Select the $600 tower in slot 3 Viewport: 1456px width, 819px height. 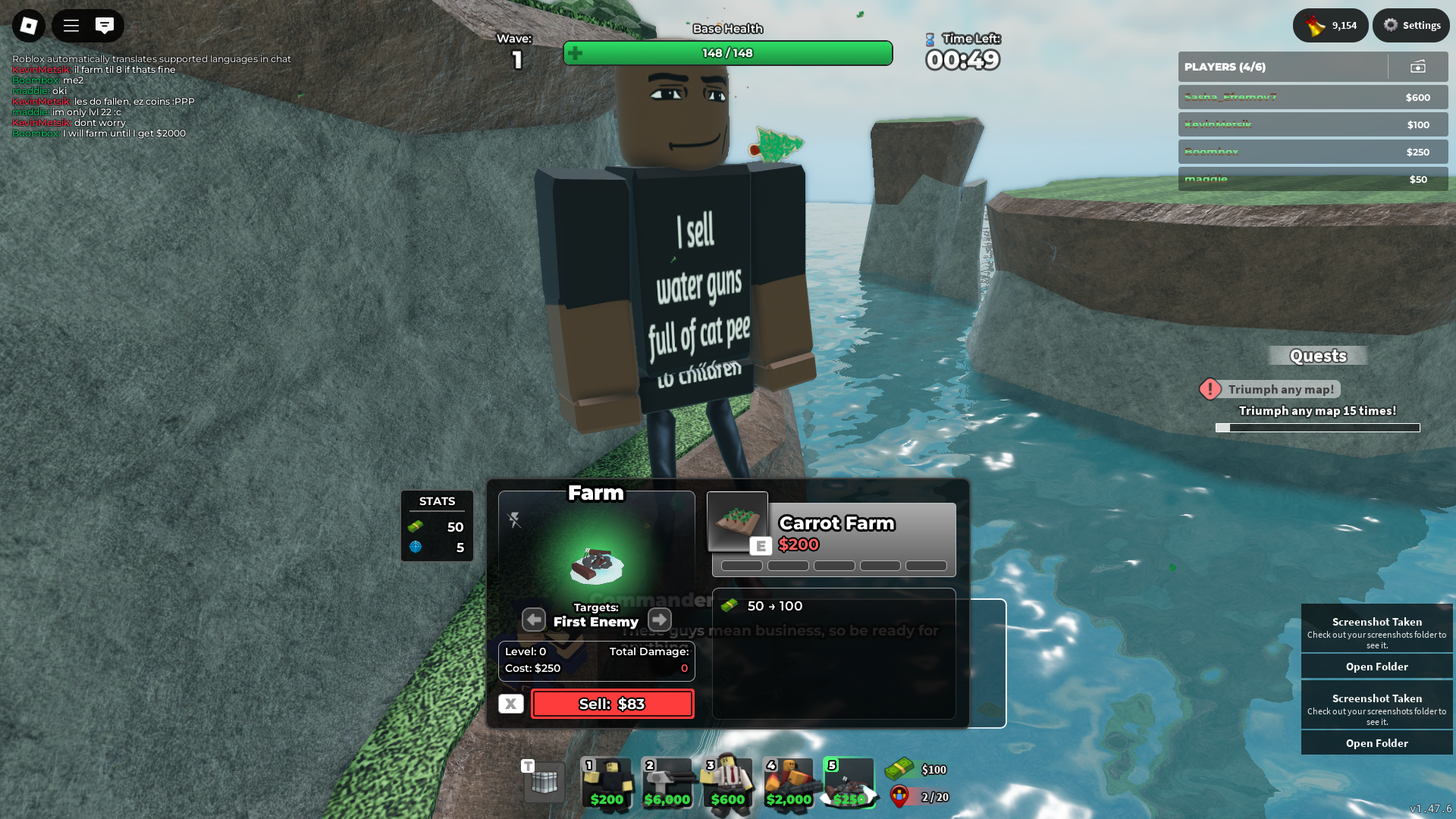click(728, 783)
